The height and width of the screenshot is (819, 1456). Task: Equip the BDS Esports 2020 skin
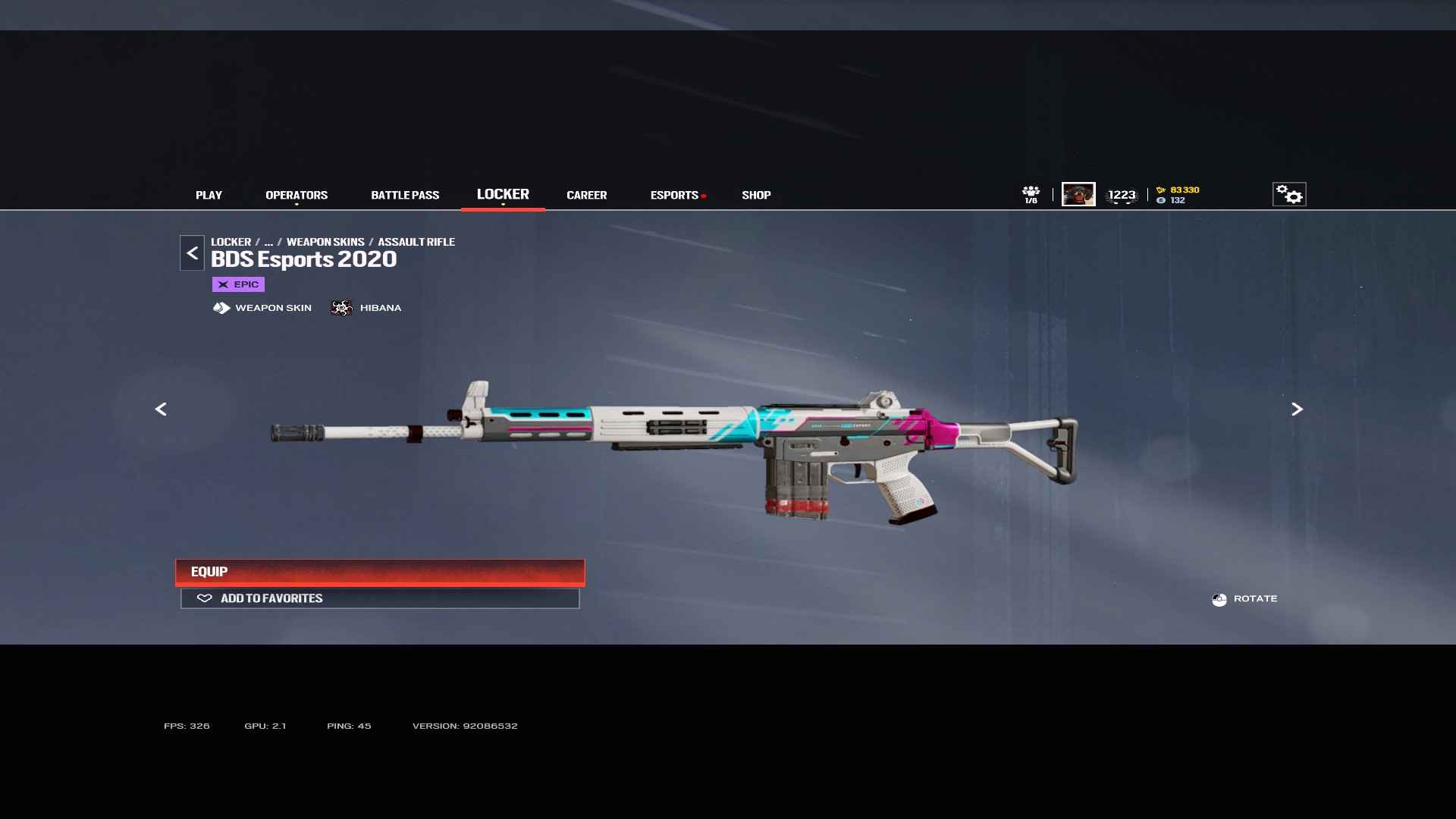(380, 572)
